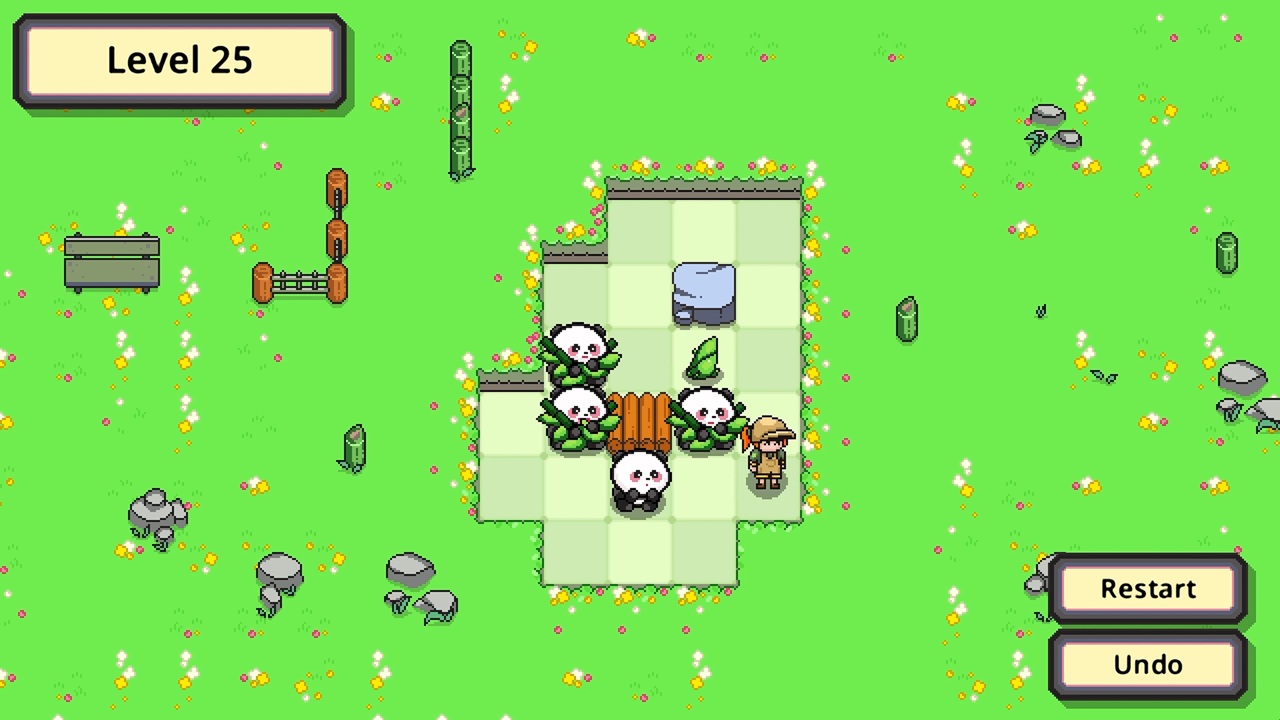1280x720 pixels.
Task: Click the Level 25 banner
Action: 179,60
